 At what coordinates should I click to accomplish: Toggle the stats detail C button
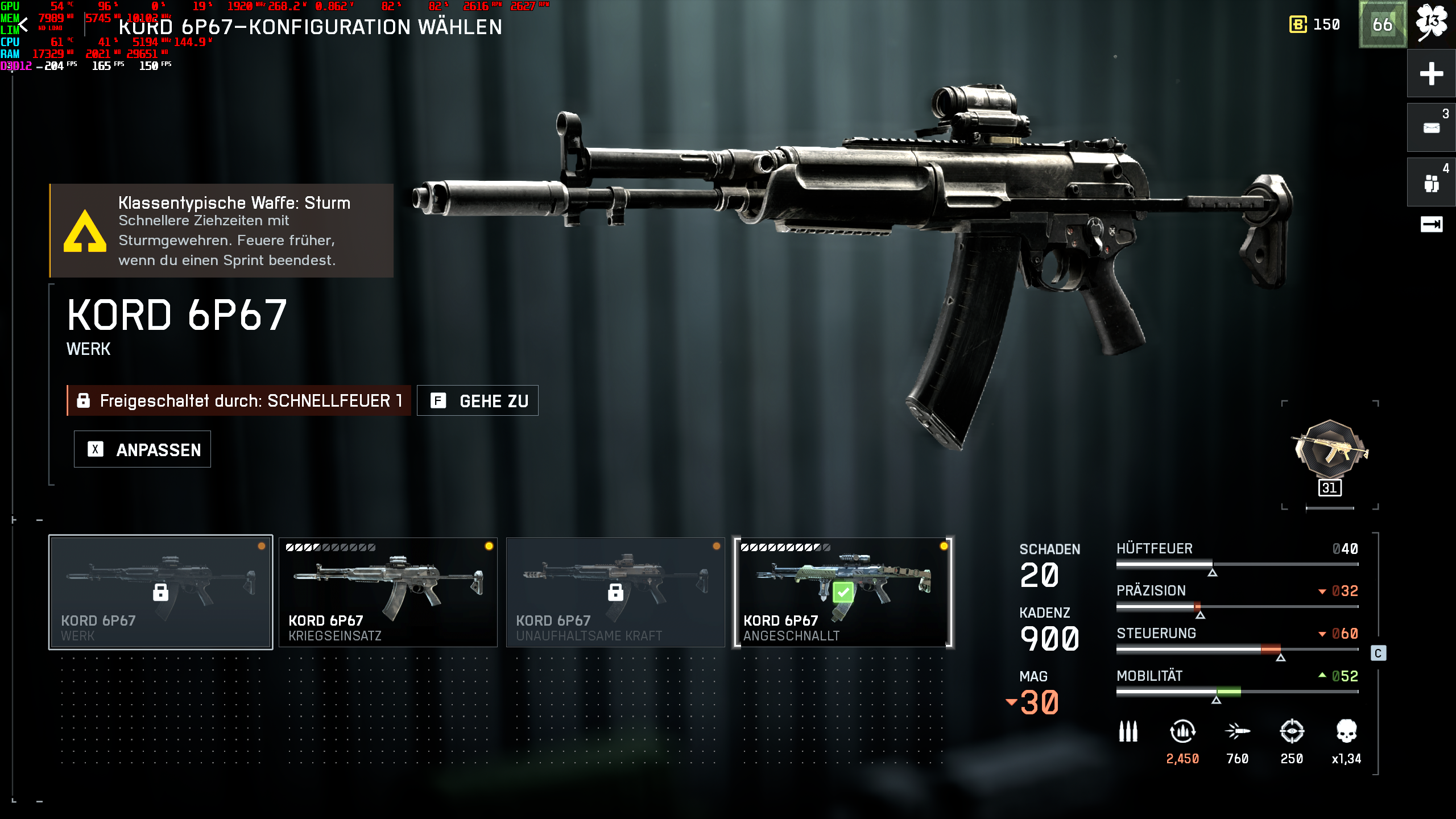(x=1378, y=653)
